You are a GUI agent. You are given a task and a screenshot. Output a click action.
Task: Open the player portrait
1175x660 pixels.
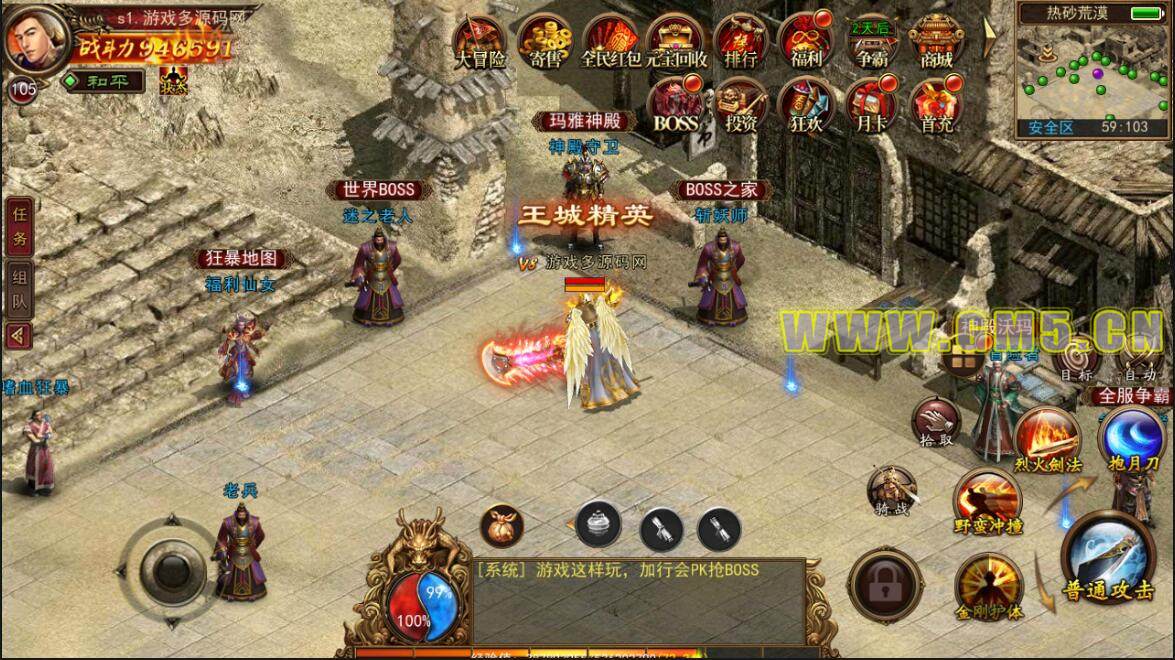(x=35, y=37)
